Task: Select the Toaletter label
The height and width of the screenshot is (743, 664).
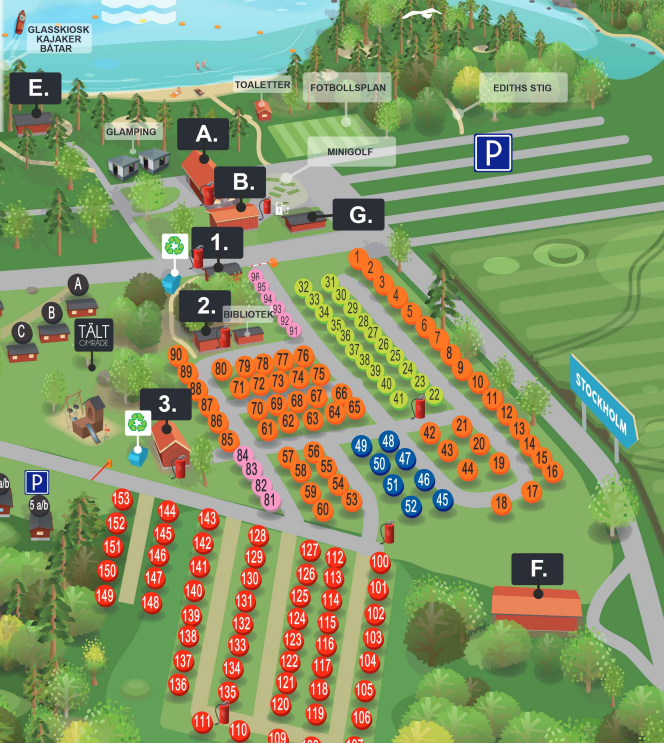Action: click(x=262, y=85)
